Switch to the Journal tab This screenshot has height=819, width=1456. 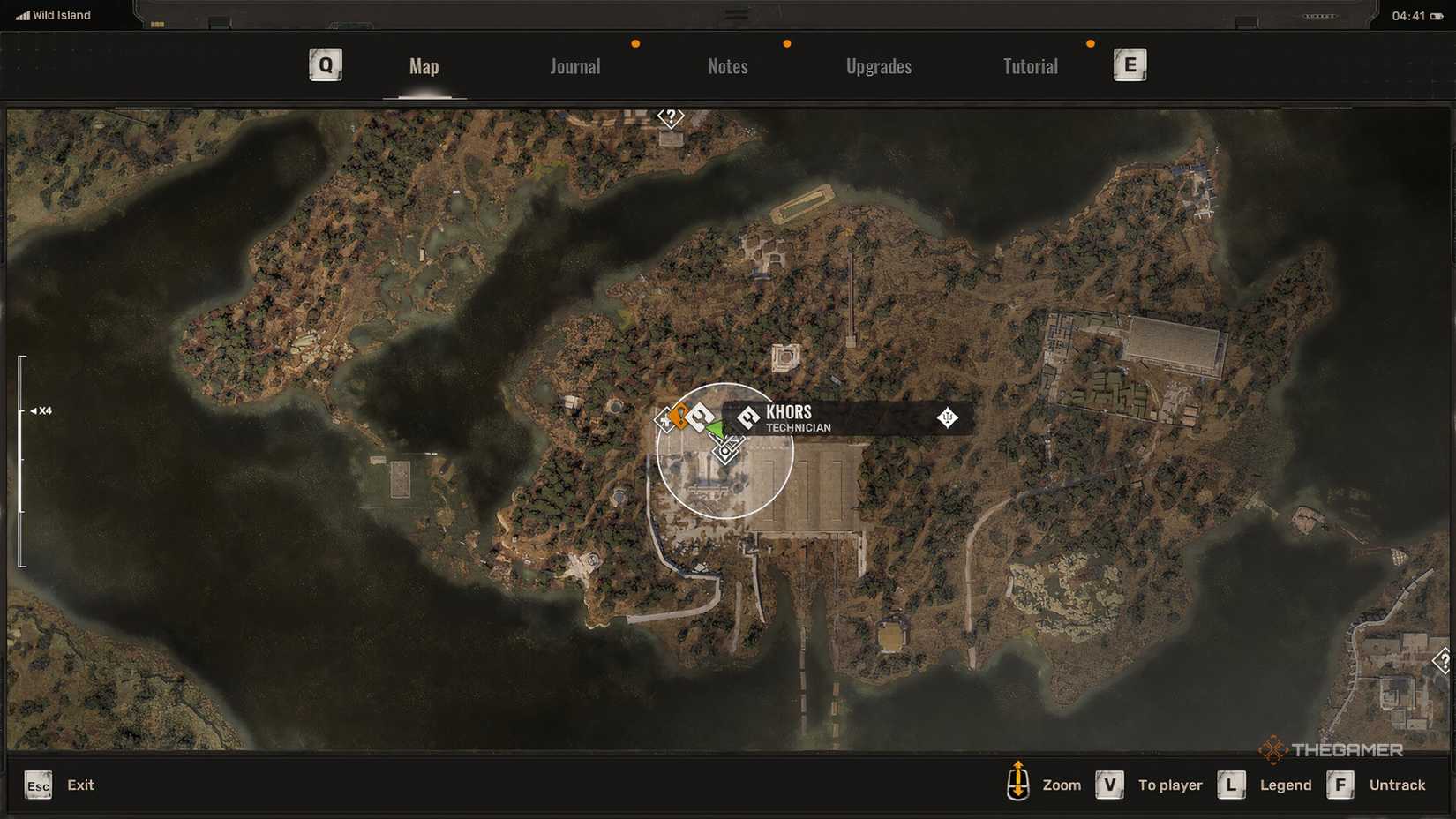pyautogui.click(x=574, y=66)
